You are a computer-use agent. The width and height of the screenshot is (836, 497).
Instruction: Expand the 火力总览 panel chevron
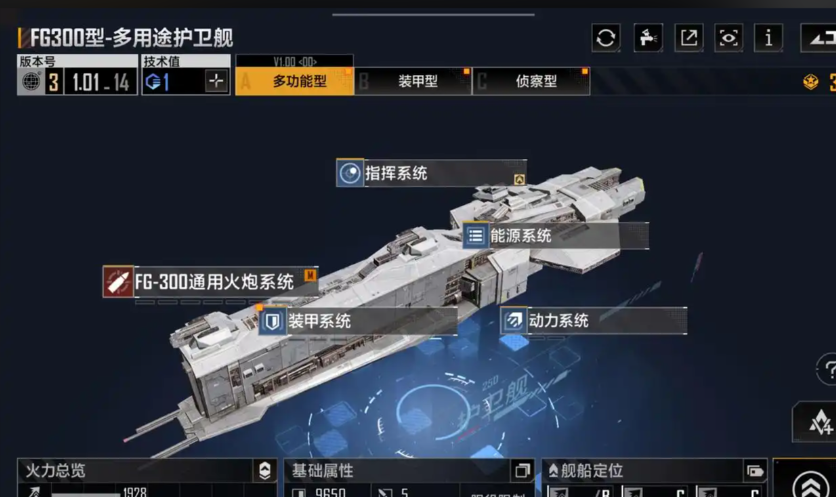[264, 471]
